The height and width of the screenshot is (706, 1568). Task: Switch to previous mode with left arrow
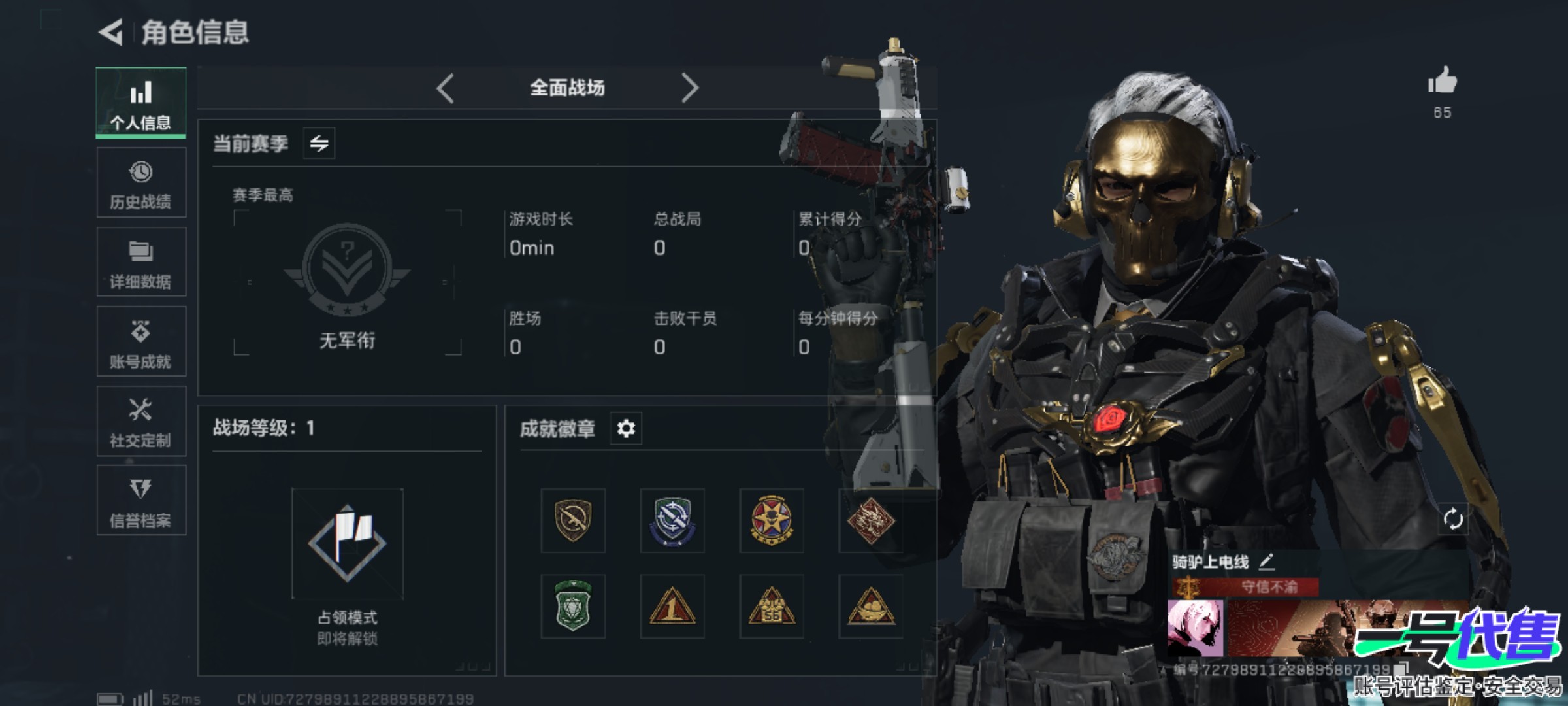click(446, 88)
